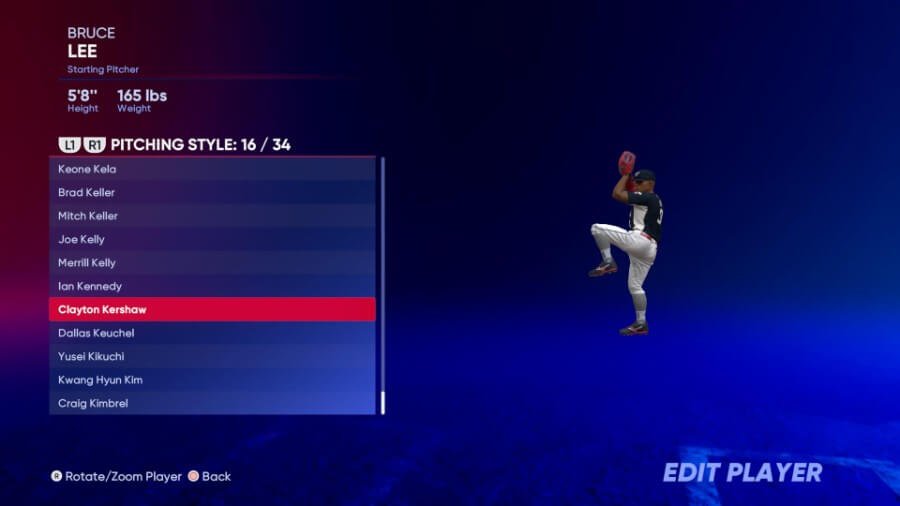Click the pitching style list scrollbar
This screenshot has width=900, height=506.
[x=382, y=285]
